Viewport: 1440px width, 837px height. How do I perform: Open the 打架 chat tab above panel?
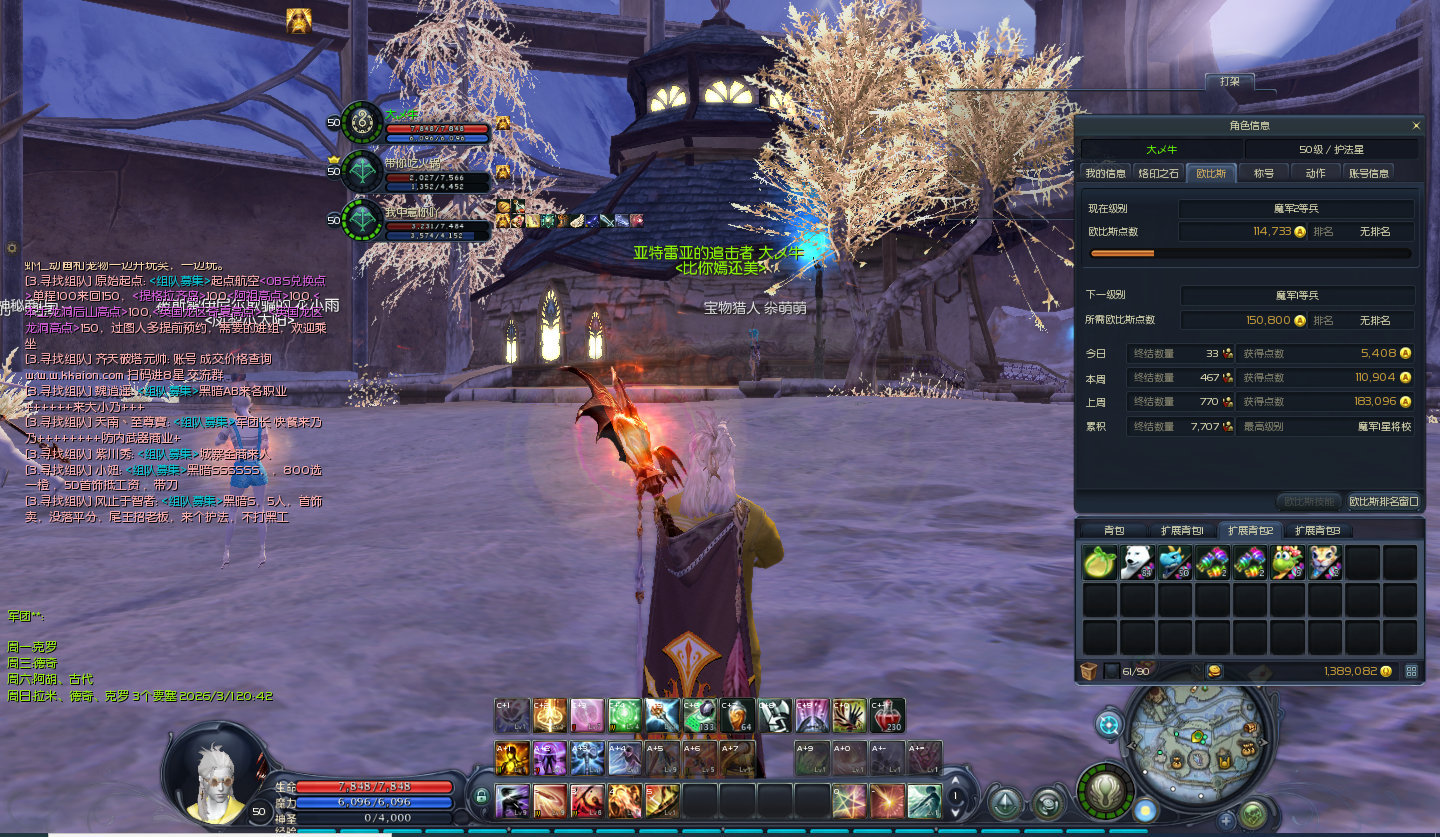(x=1229, y=81)
